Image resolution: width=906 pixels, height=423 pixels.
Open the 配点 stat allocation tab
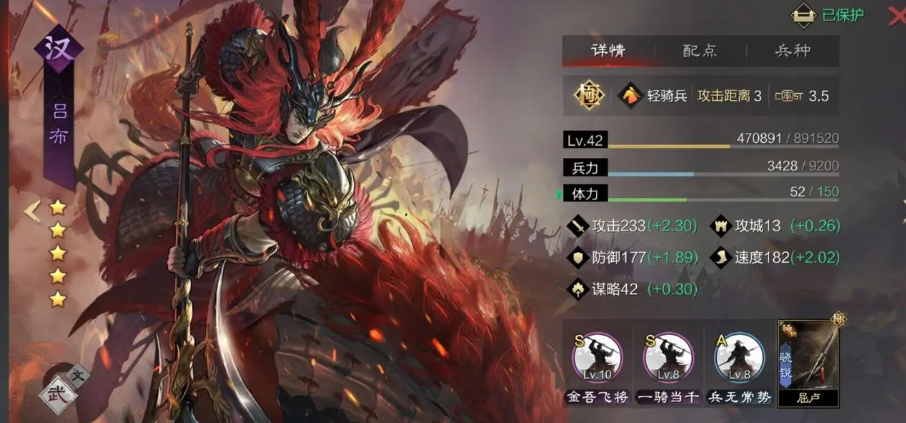[x=700, y=51]
